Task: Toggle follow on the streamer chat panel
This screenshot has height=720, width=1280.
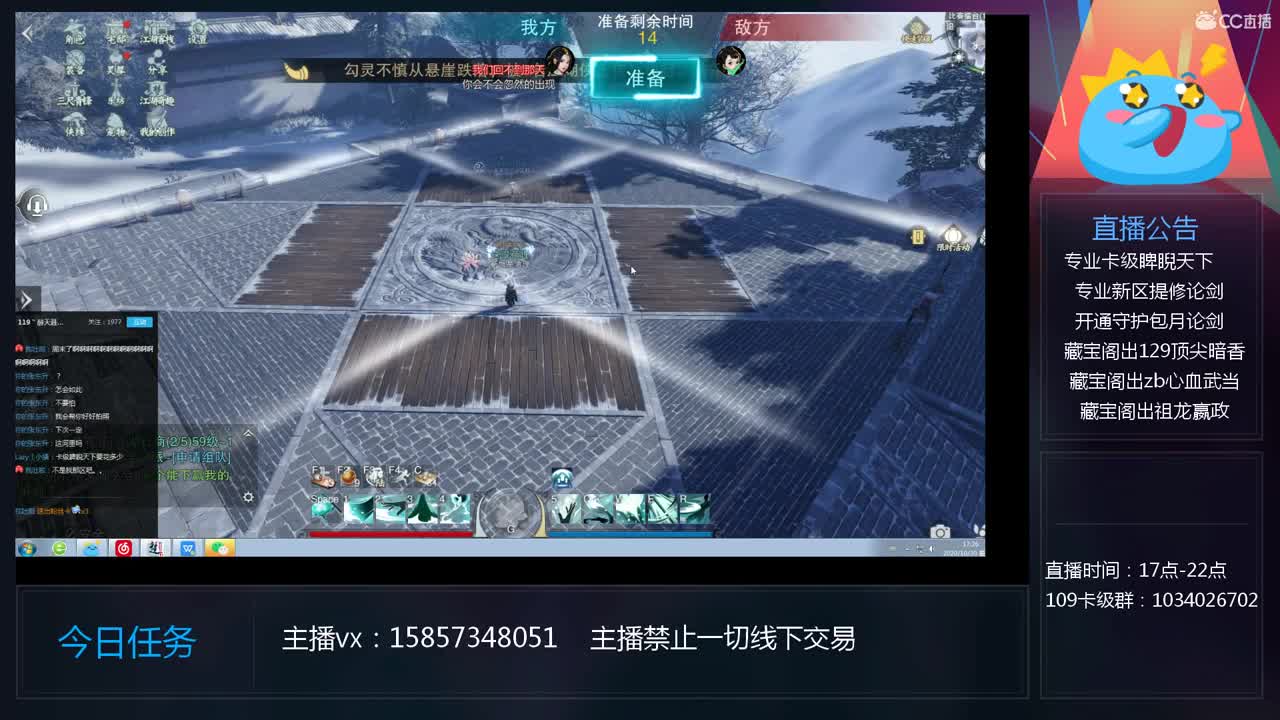Action: (x=140, y=322)
